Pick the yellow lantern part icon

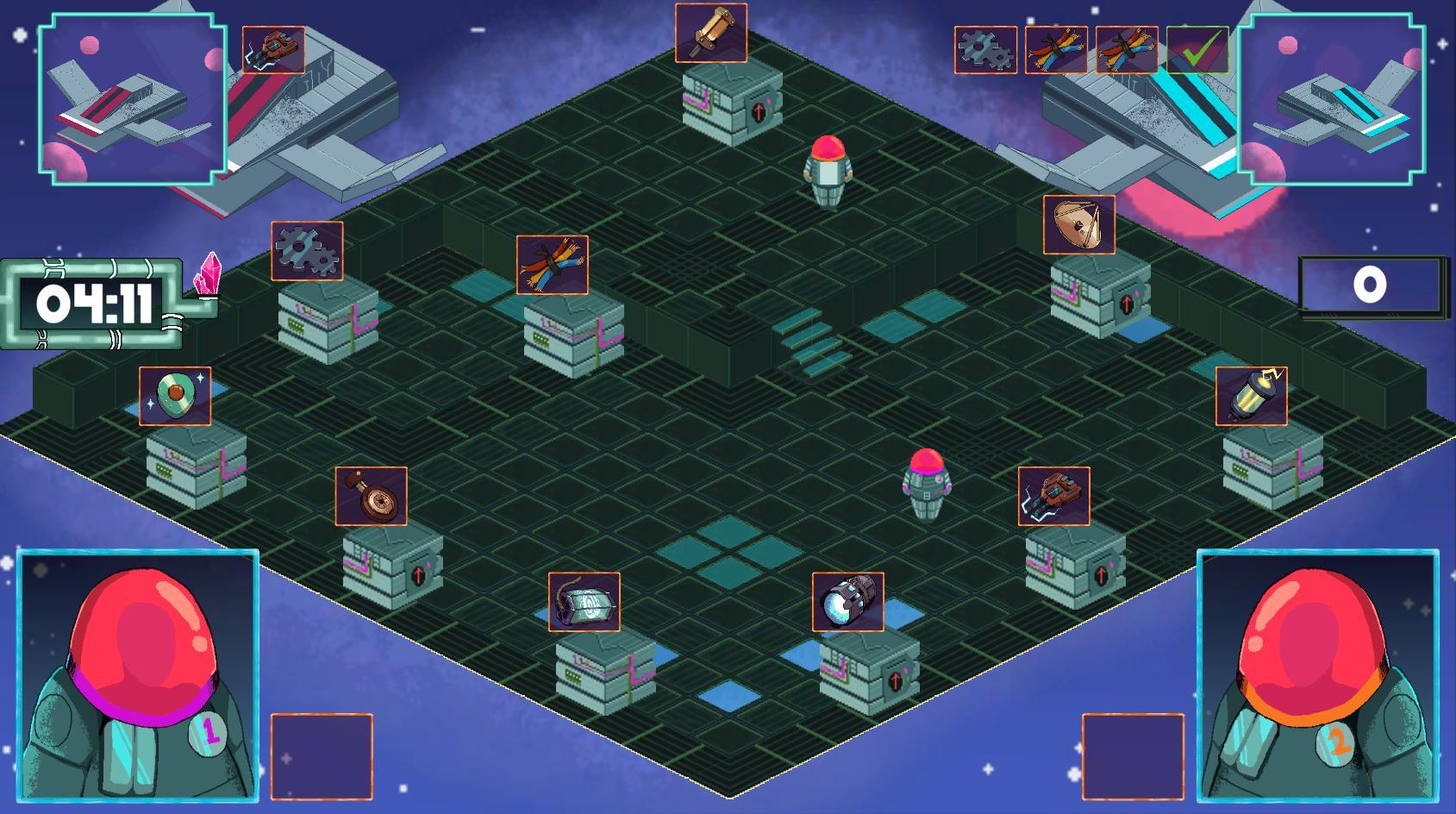tap(1252, 396)
